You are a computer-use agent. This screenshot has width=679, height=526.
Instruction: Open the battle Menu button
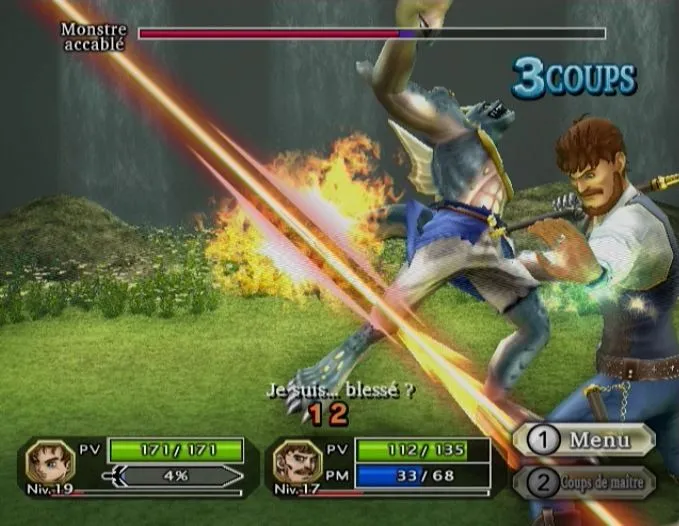tap(584, 440)
